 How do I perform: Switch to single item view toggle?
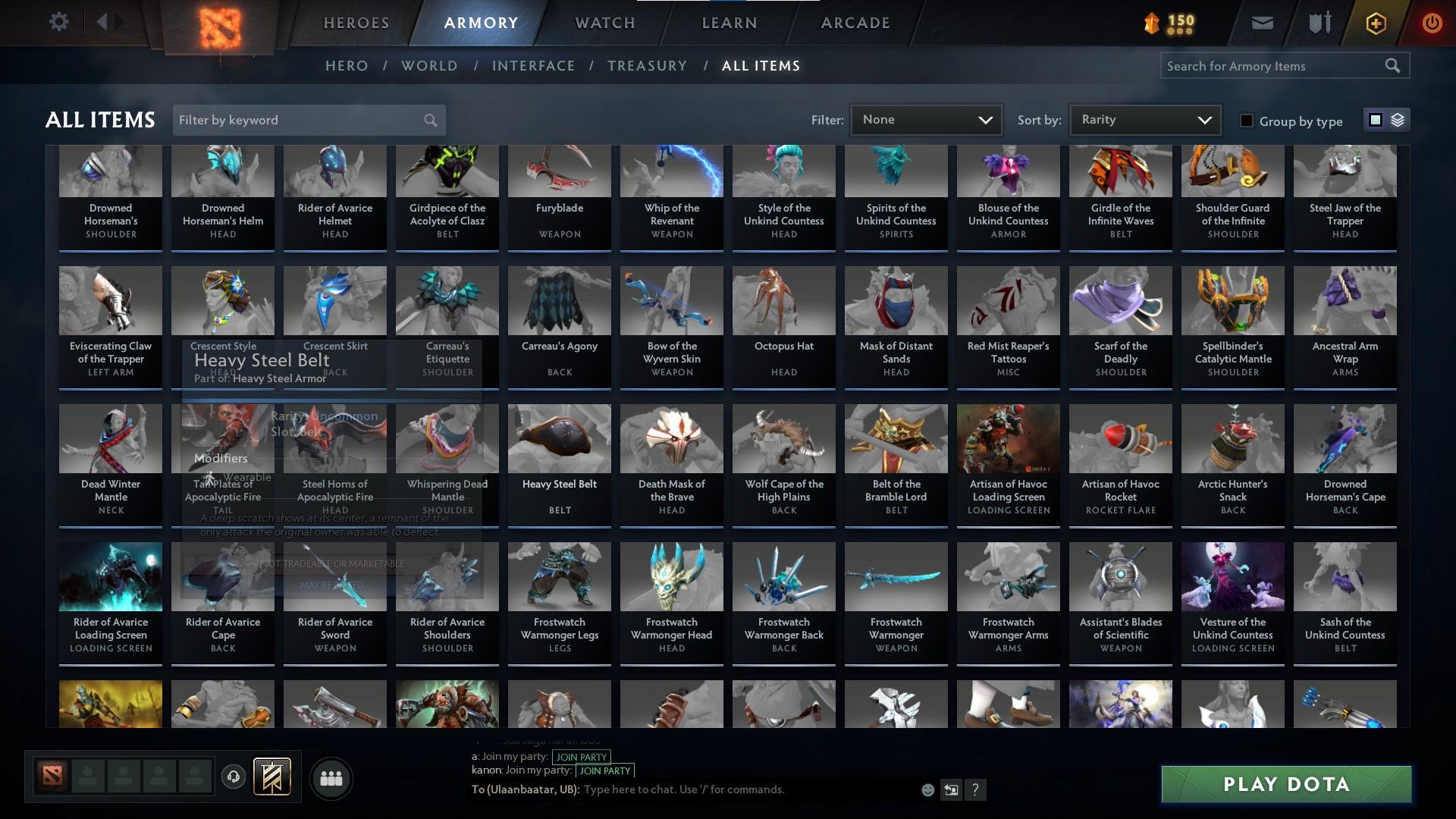[1375, 120]
